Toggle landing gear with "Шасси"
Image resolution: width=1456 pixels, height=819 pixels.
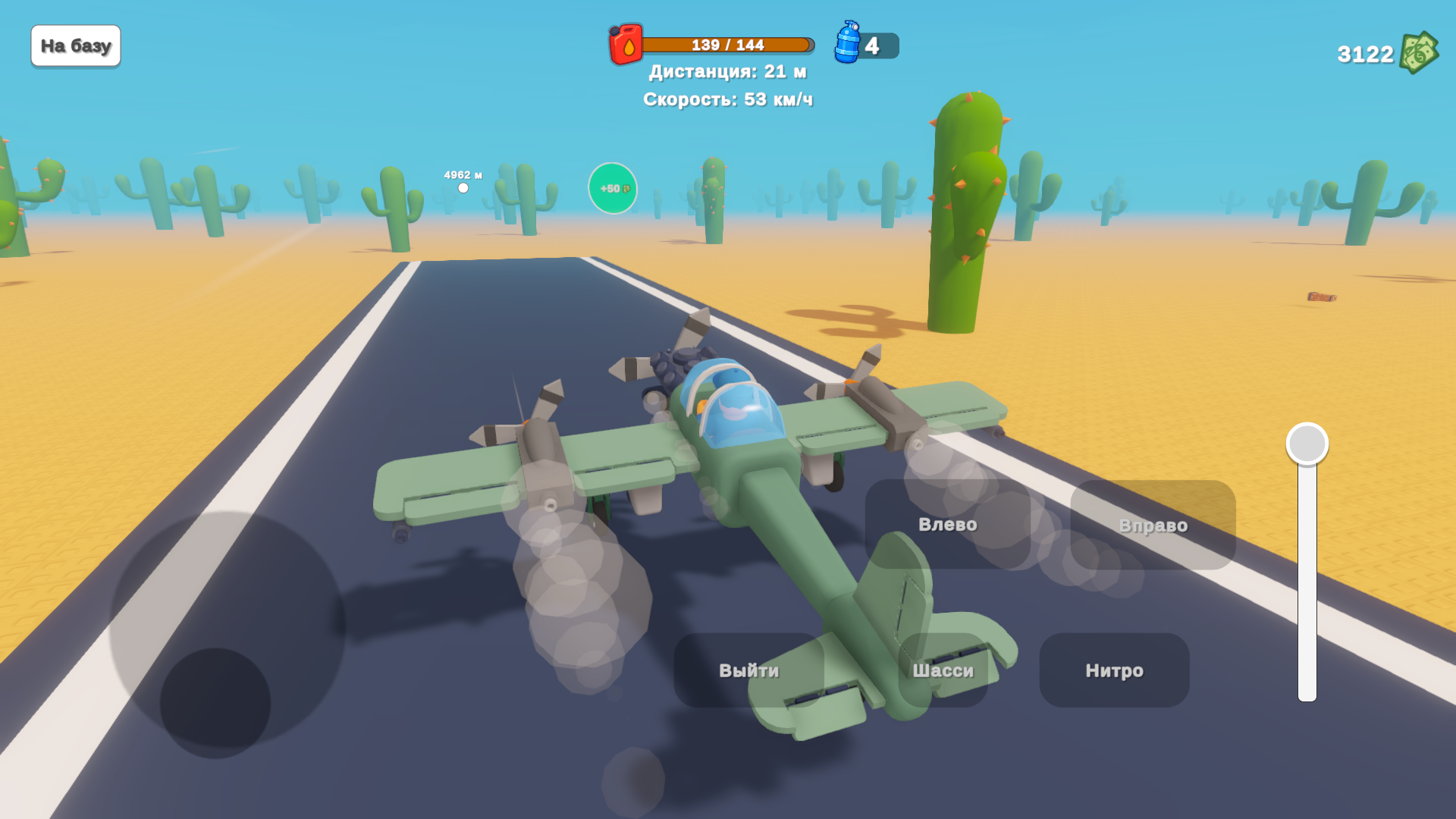[x=943, y=670]
